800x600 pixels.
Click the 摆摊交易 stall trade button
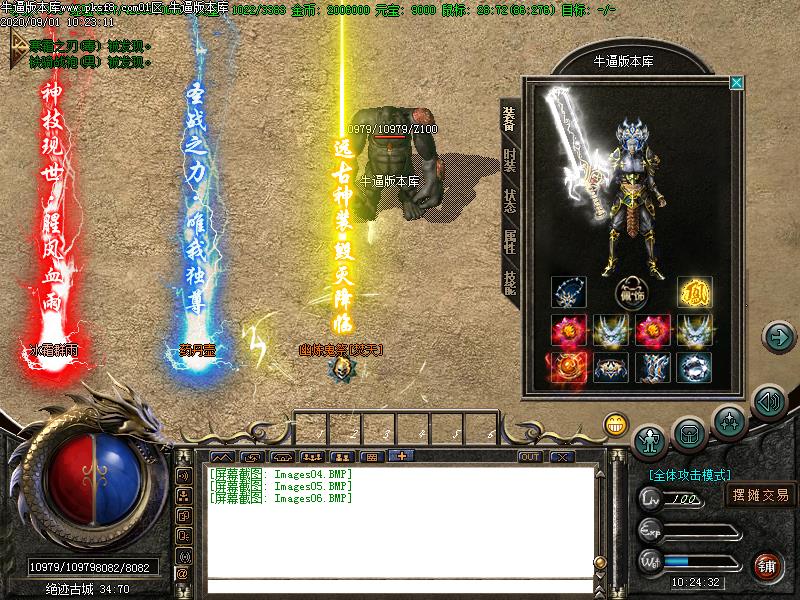tap(761, 495)
